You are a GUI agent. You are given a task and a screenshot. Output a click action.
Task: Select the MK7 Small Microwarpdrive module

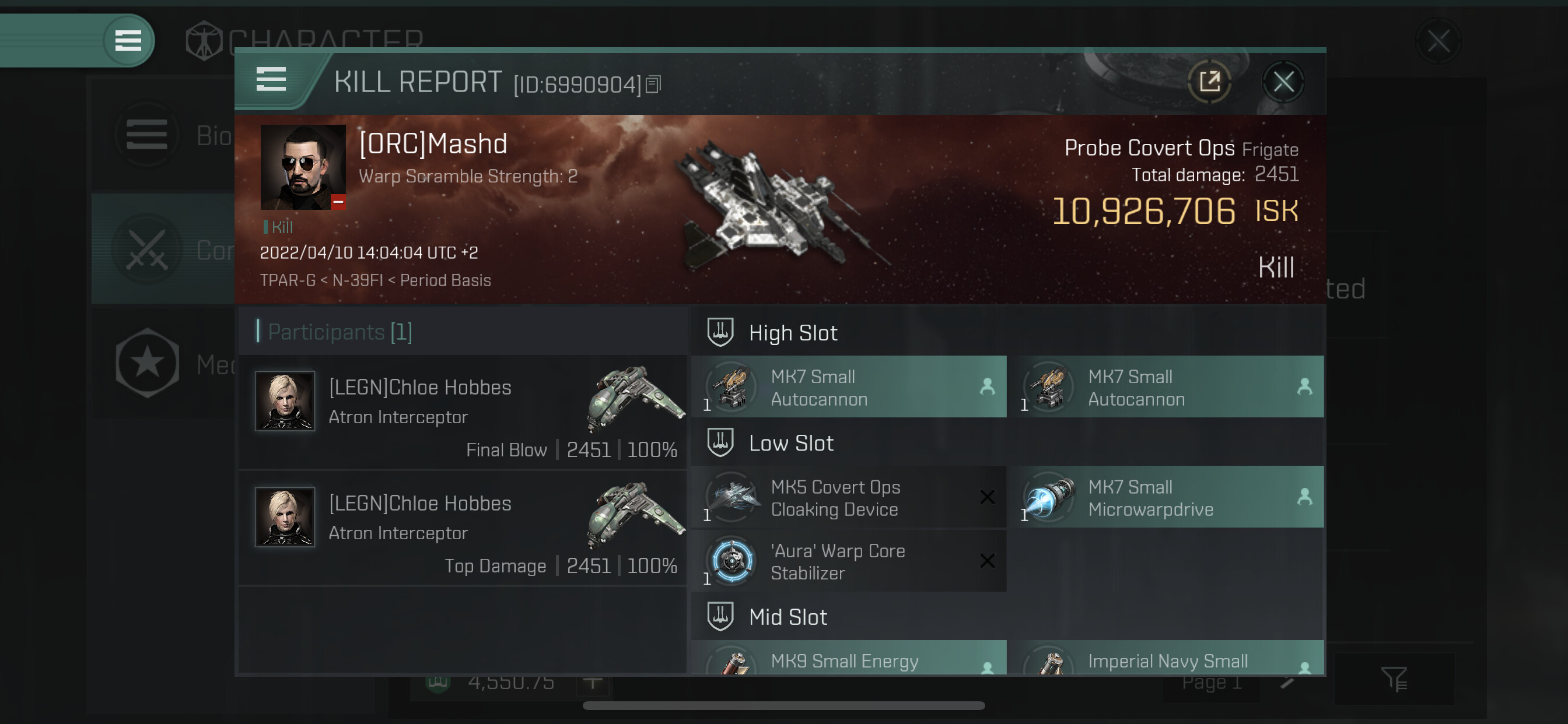[1165, 498]
